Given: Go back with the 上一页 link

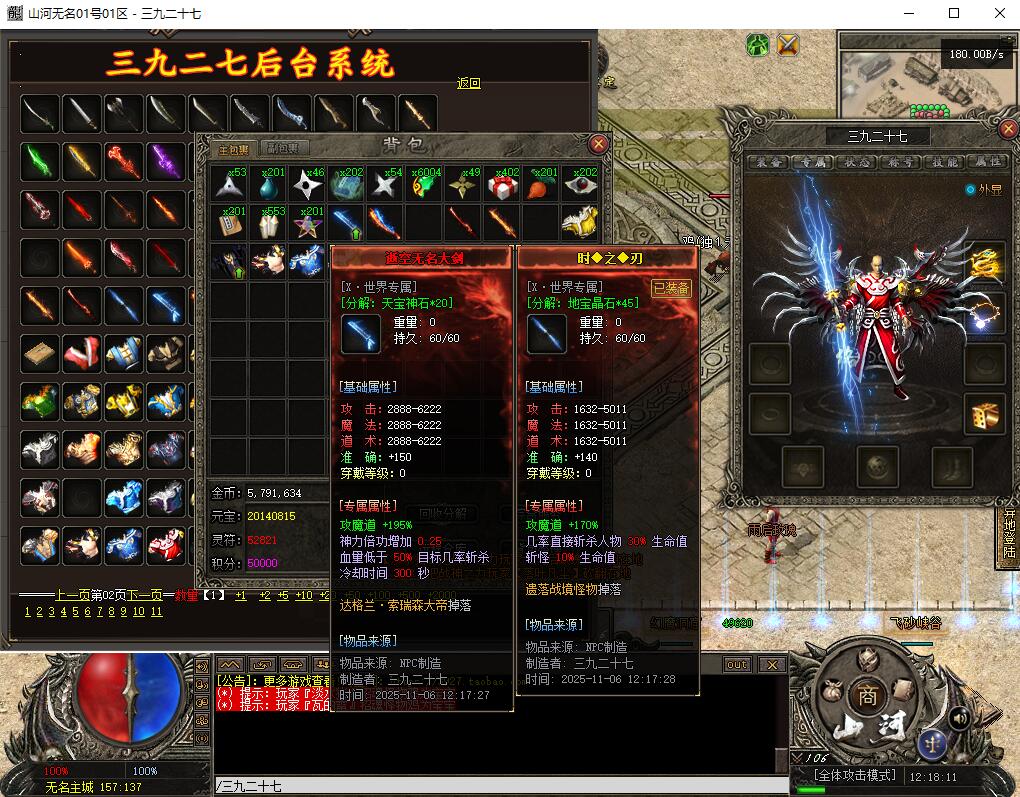Looking at the screenshot, I should click(x=72, y=596).
